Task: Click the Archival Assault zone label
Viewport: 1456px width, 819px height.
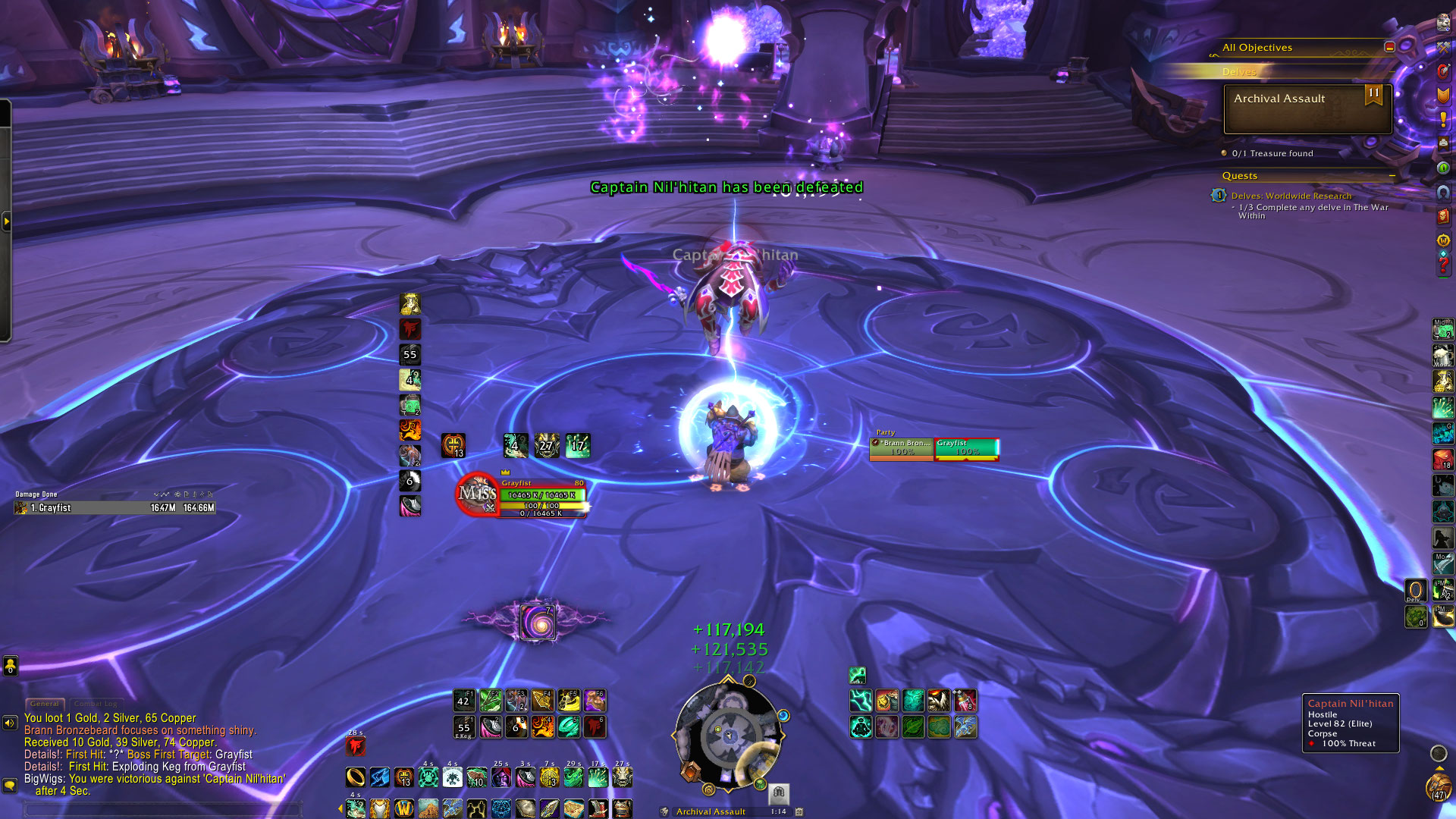Action: coord(711,811)
